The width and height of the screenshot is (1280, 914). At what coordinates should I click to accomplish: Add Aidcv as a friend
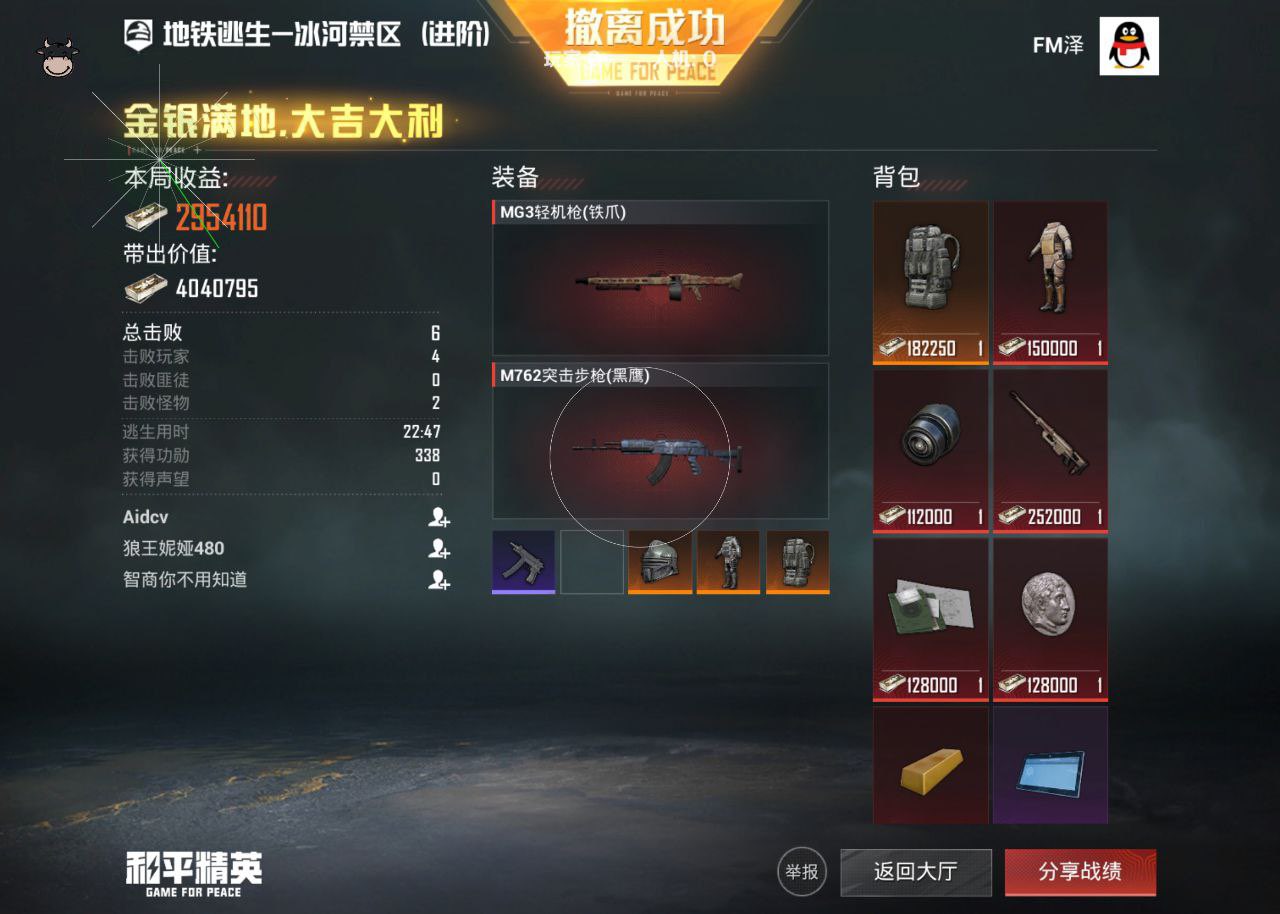[438, 517]
